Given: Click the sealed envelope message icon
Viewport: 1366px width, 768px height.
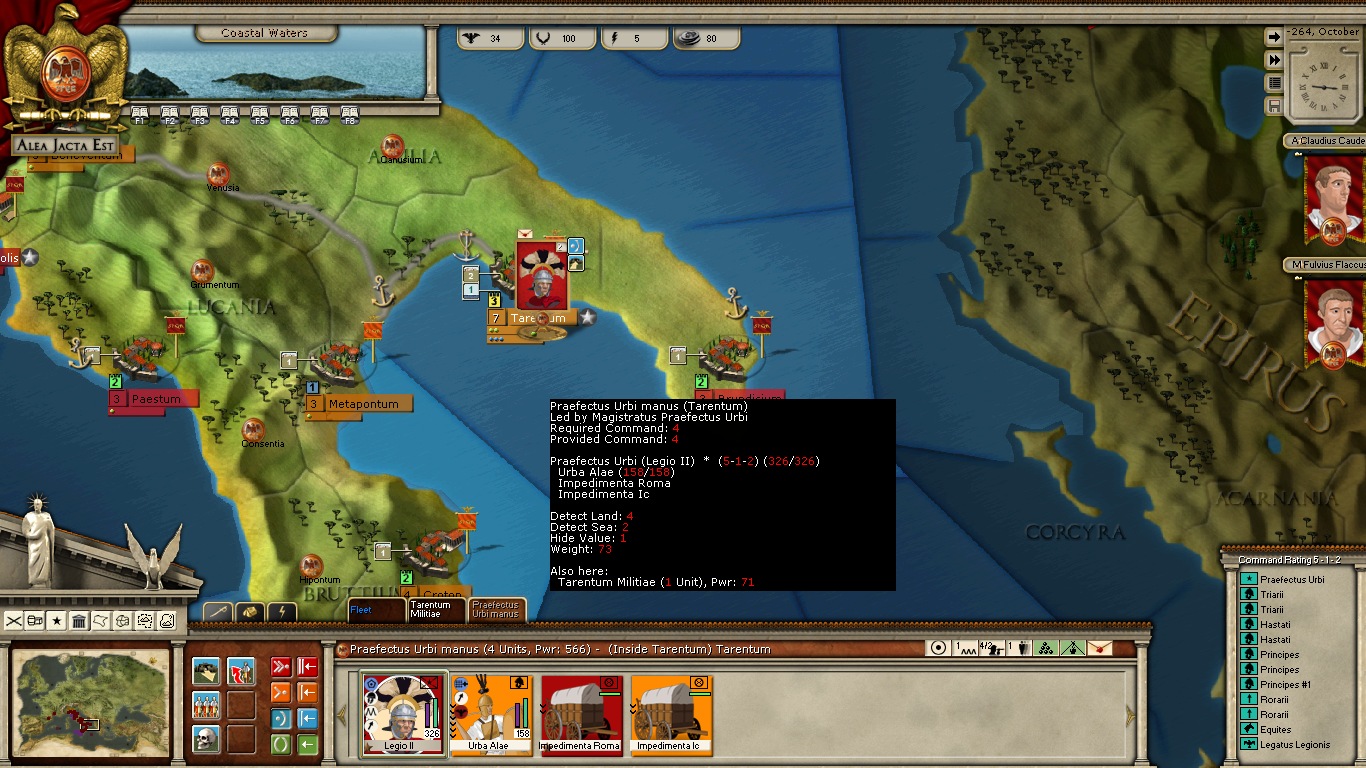Looking at the screenshot, I should pos(1099,648).
